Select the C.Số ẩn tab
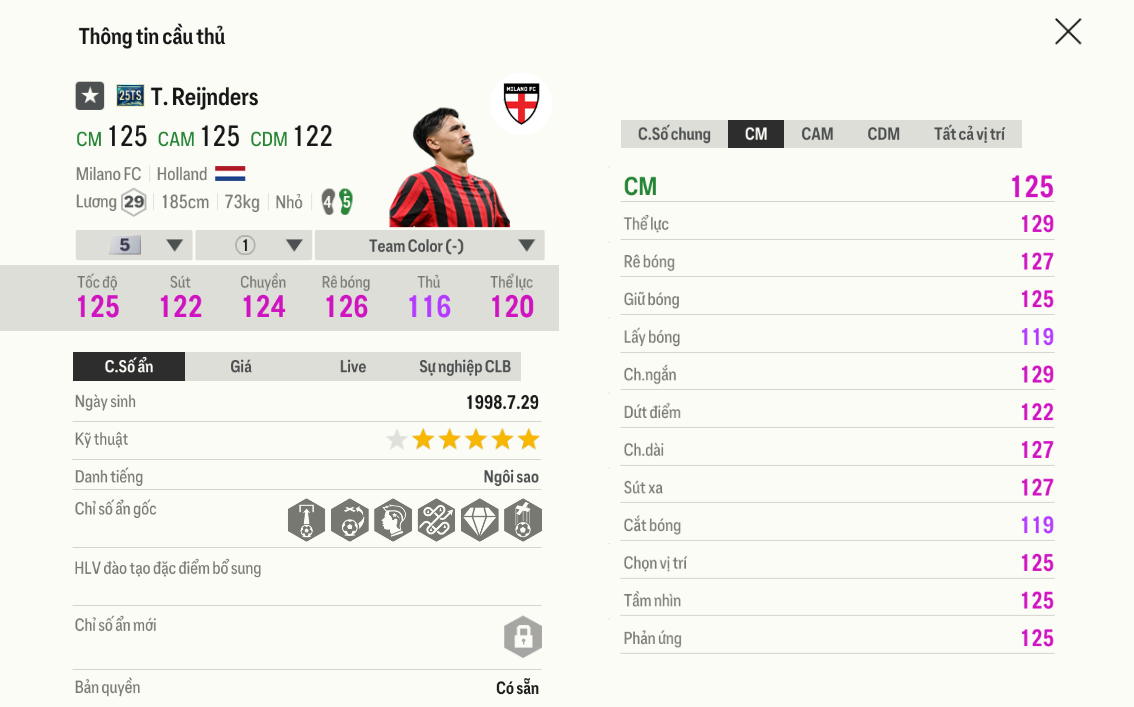The image size is (1134, 707). point(129,367)
